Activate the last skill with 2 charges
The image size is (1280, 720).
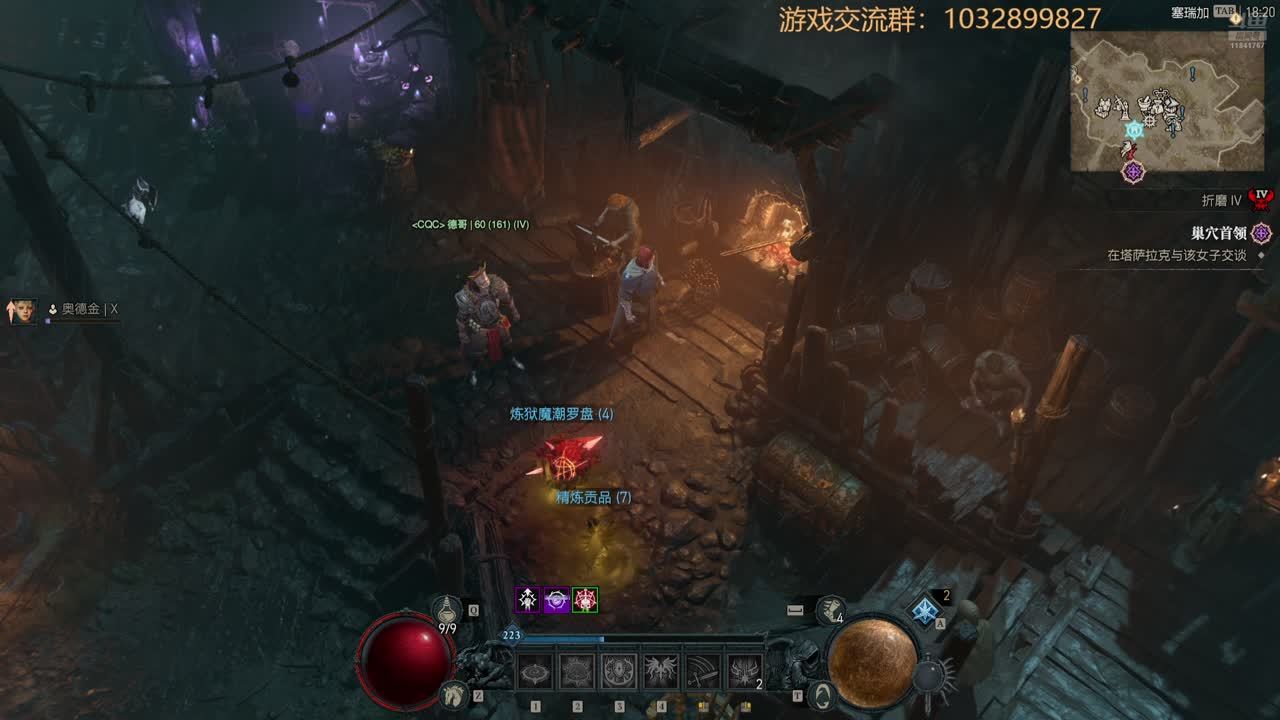745,672
